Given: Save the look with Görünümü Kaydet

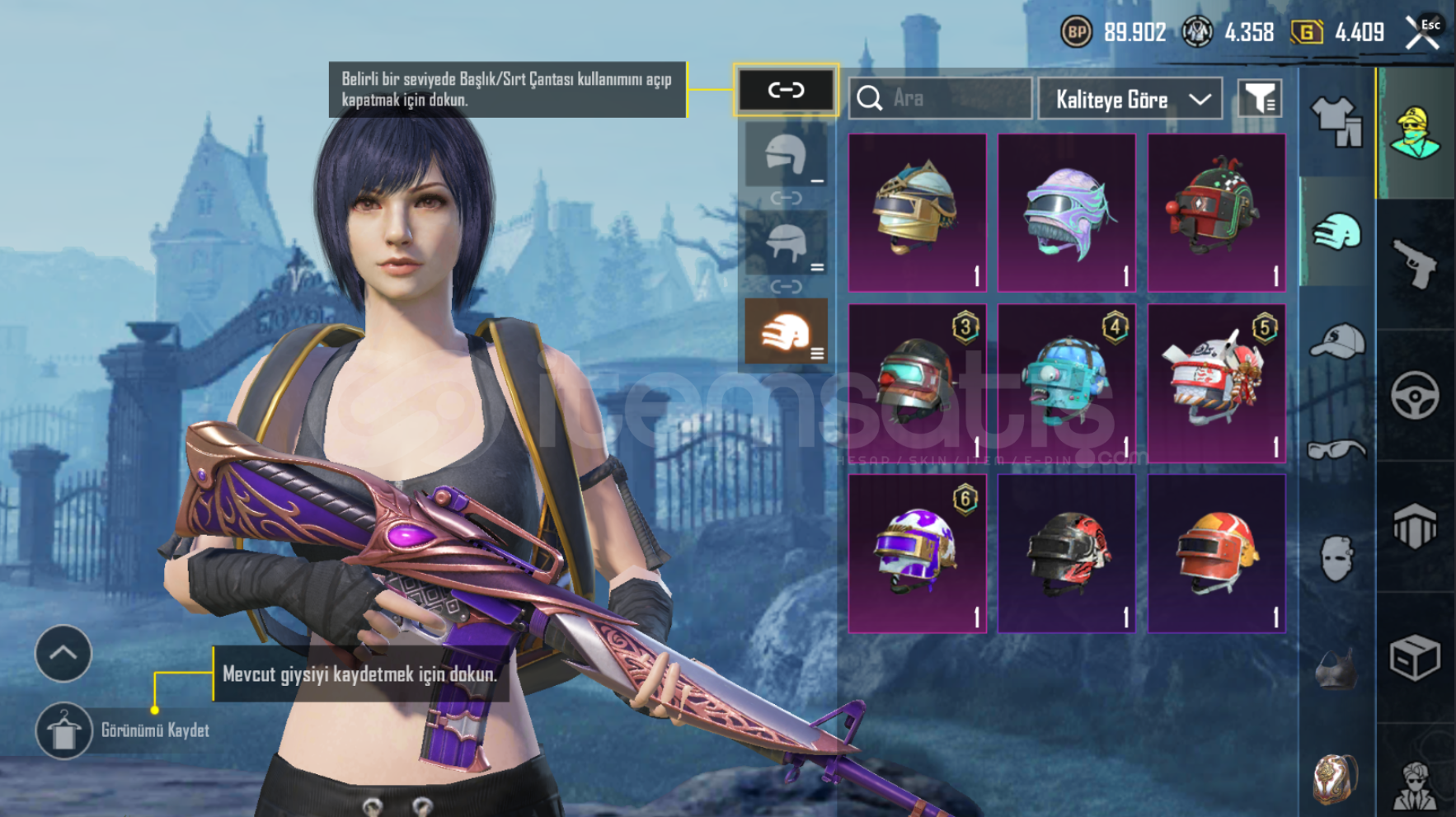Looking at the screenshot, I should coord(64,730).
